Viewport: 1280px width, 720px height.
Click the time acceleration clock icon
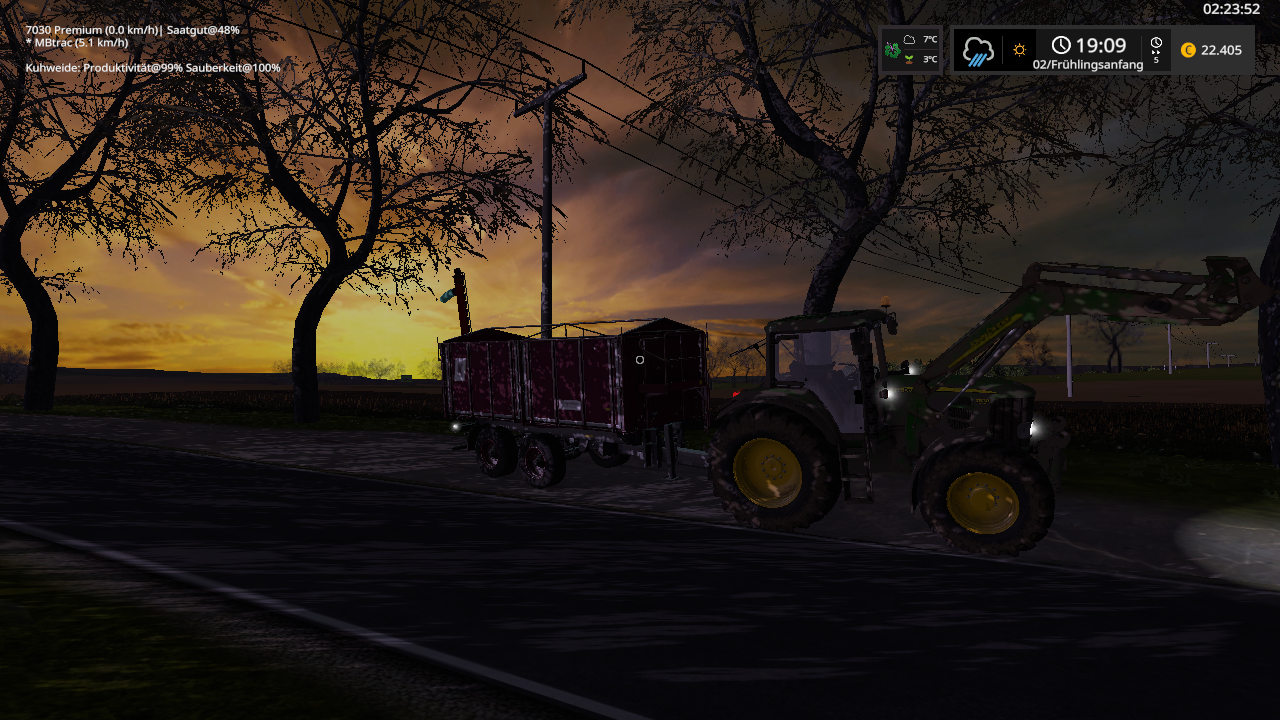click(1156, 45)
